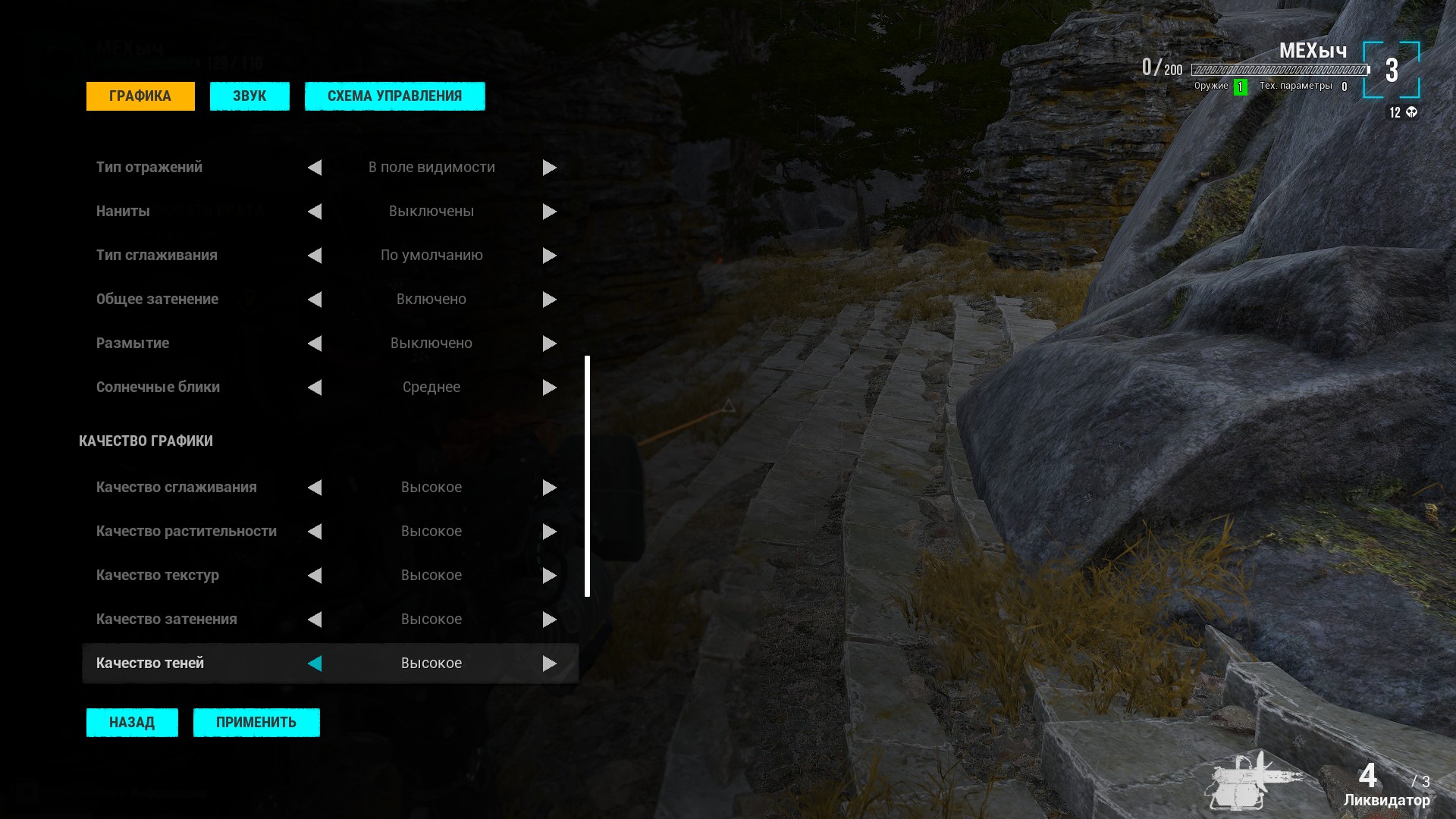Increase Качество теней with right arrow
This screenshot has width=1456, height=819.
coord(550,664)
